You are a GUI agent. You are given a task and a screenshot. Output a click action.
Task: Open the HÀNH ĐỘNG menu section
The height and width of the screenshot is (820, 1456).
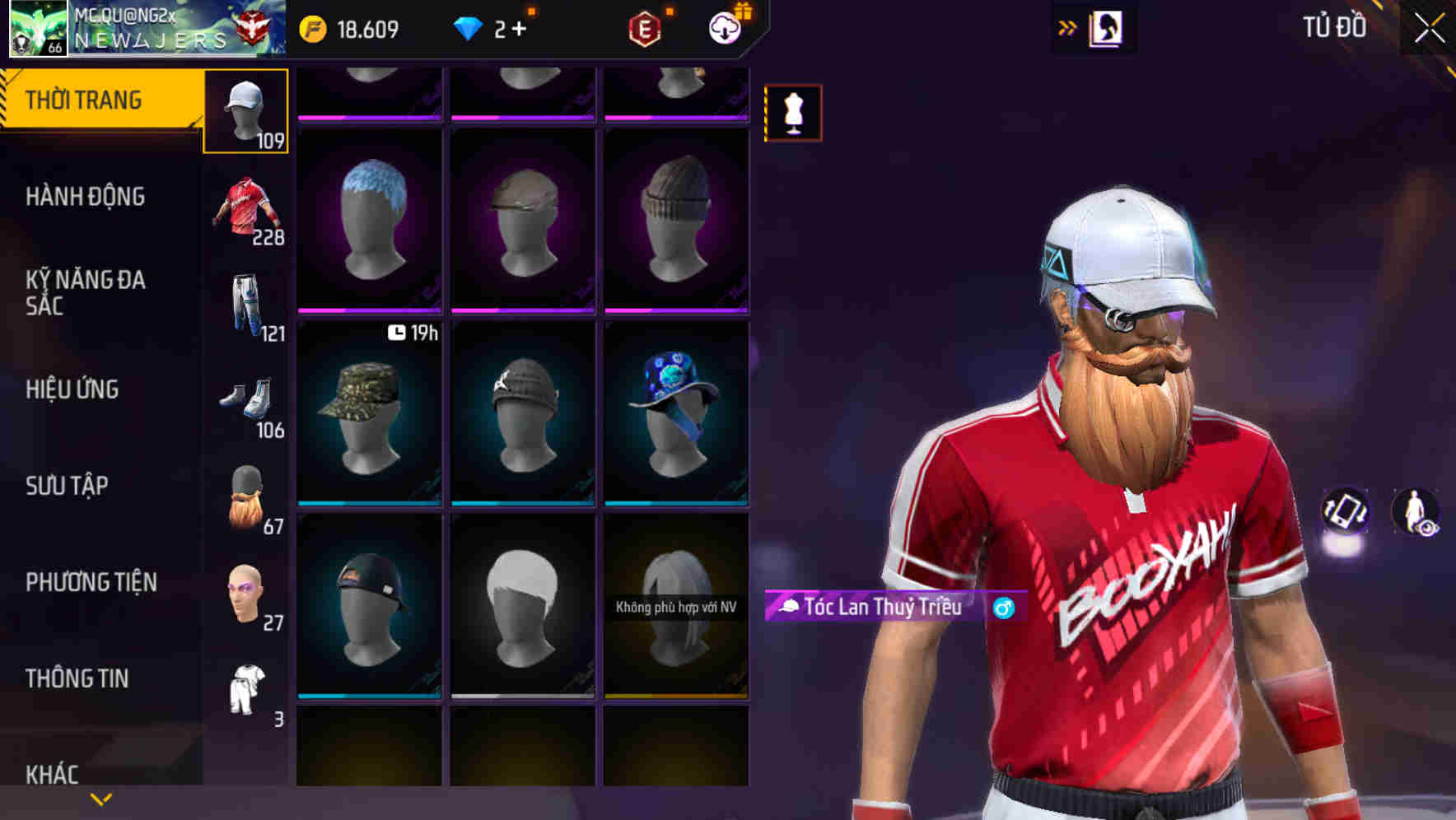click(84, 198)
